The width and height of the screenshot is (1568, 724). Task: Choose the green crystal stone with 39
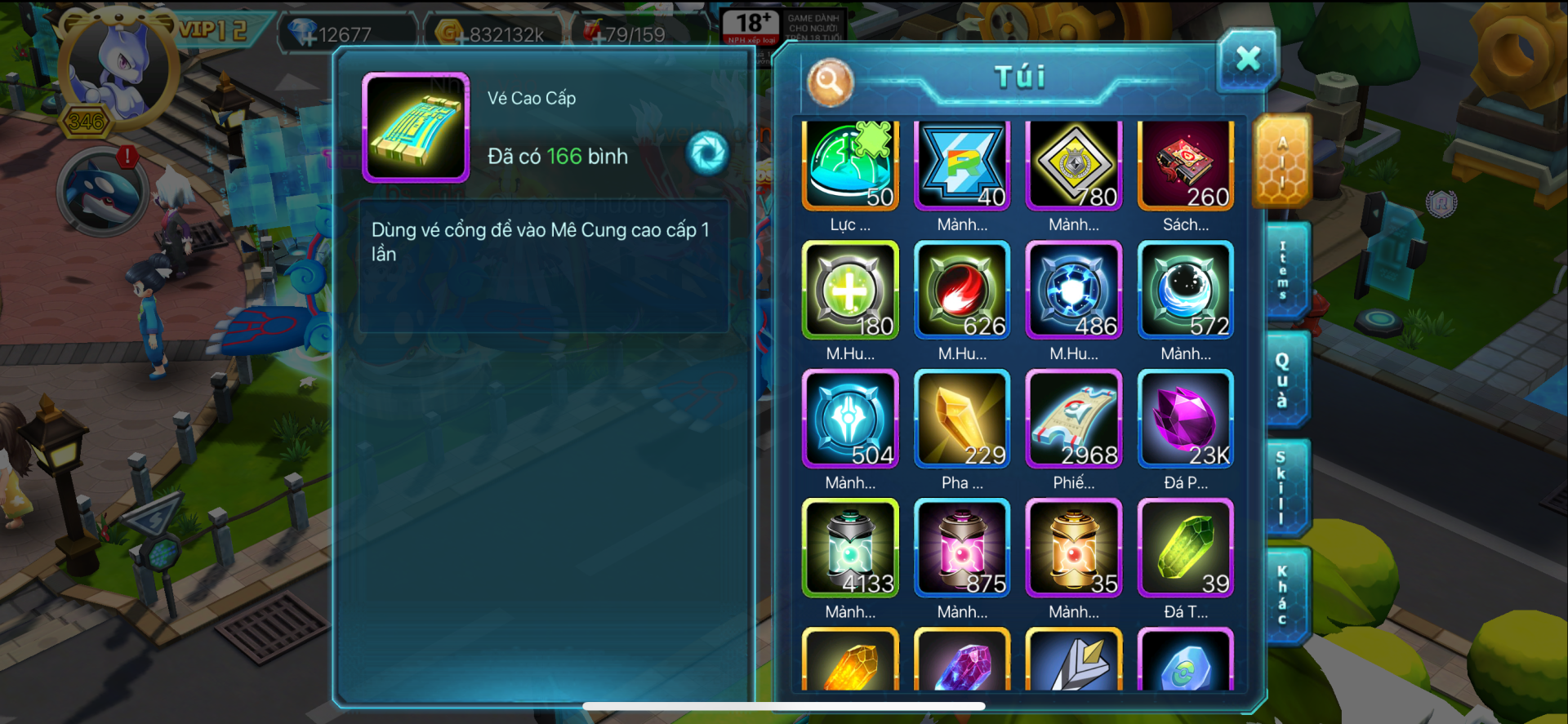[x=1186, y=548]
